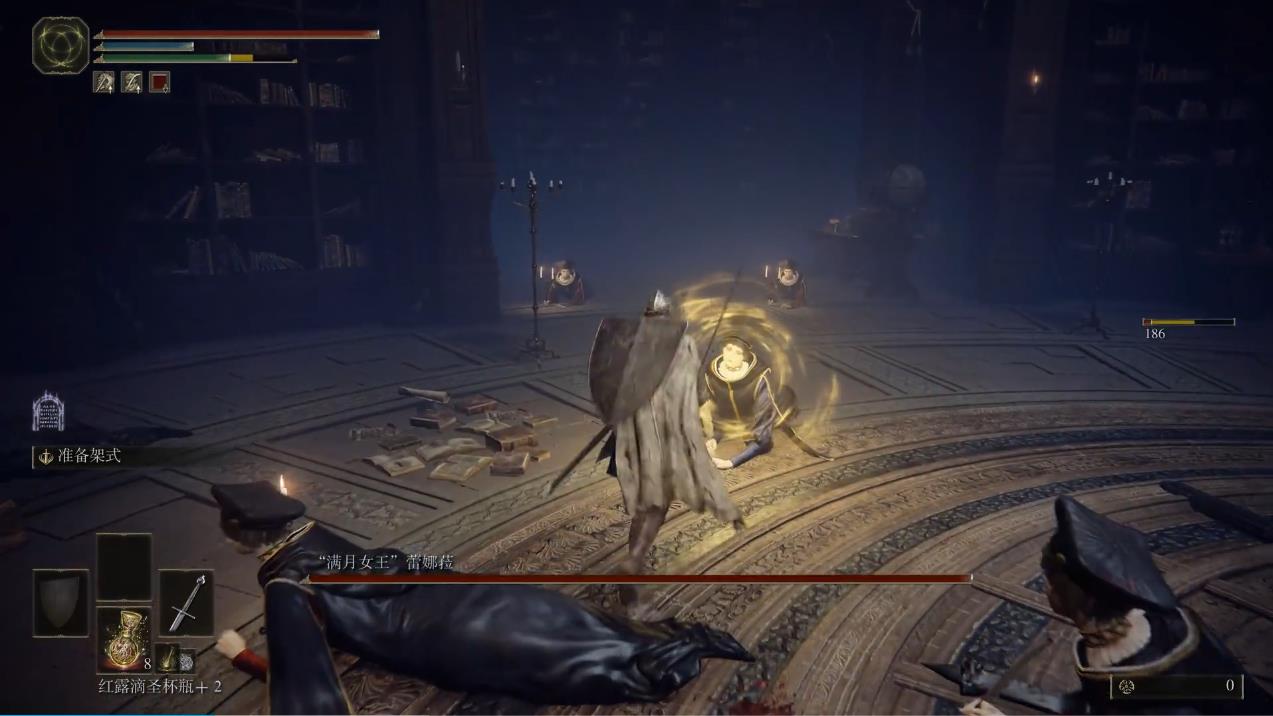1273x716 pixels.
Task: Select the red square status effect icon
Action: (159, 82)
